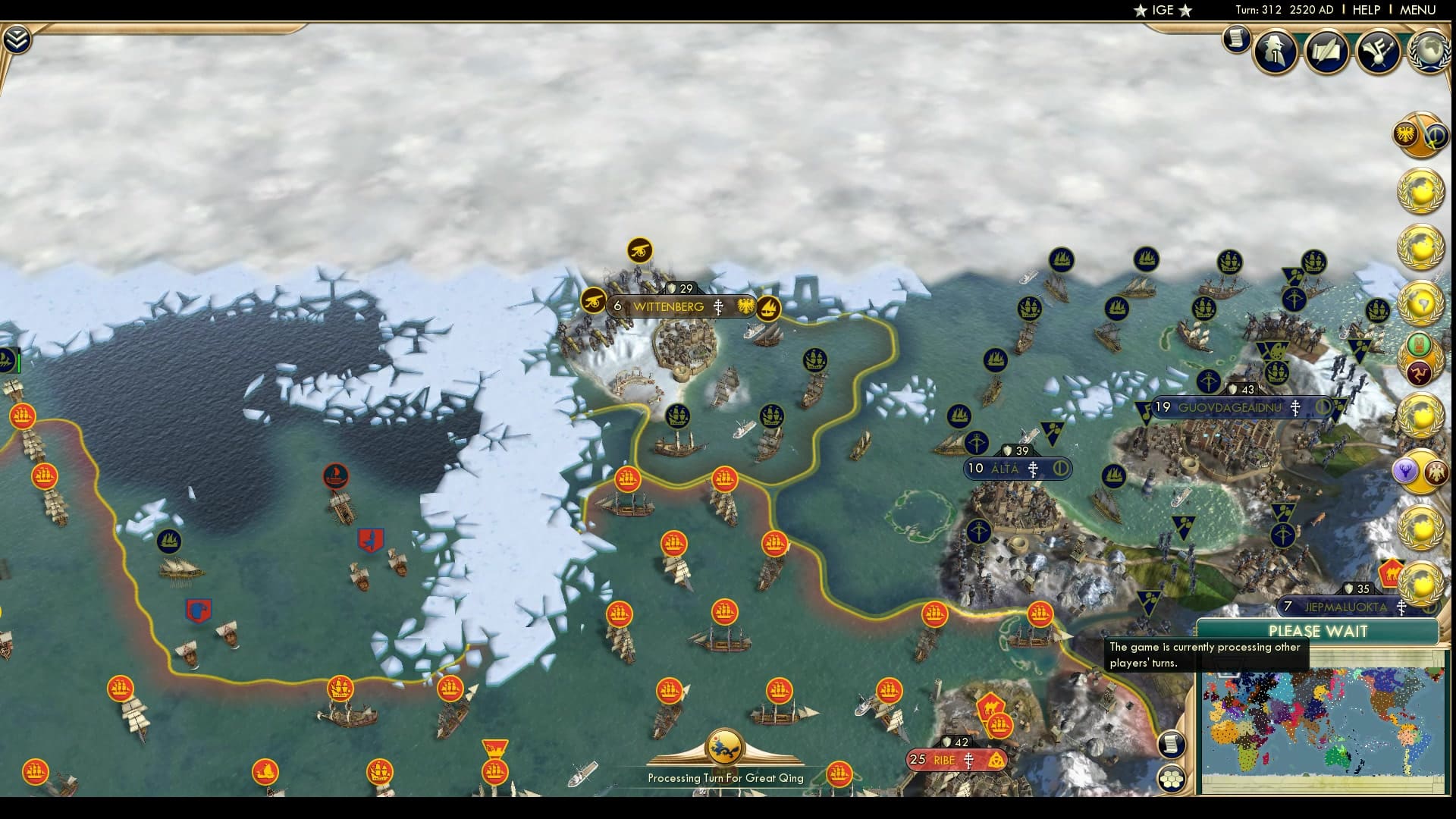Select the eagle crest on Wittenberg's banner
The width and height of the screenshot is (1456, 819).
pos(744,306)
